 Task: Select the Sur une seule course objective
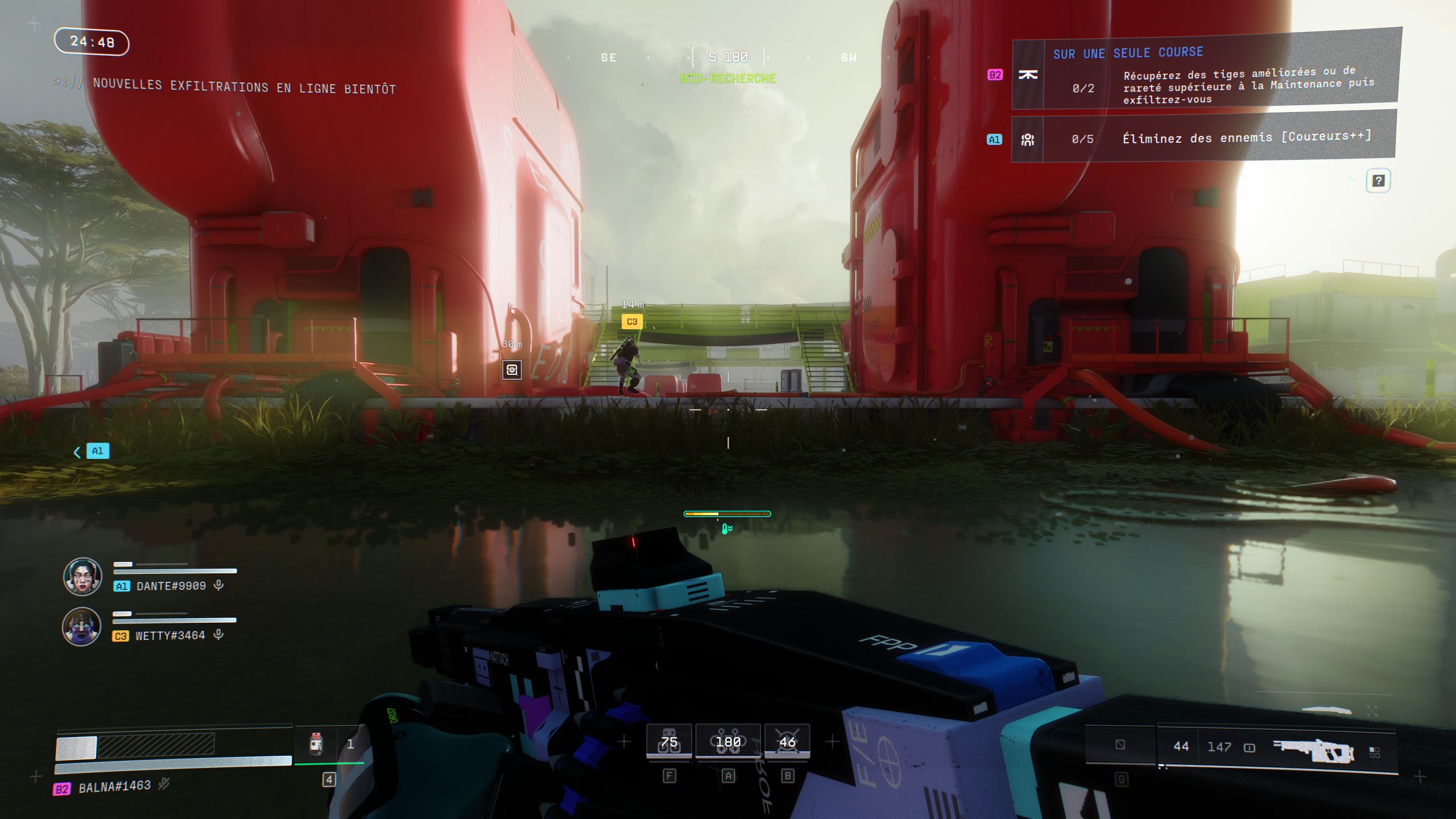click(1206, 74)
